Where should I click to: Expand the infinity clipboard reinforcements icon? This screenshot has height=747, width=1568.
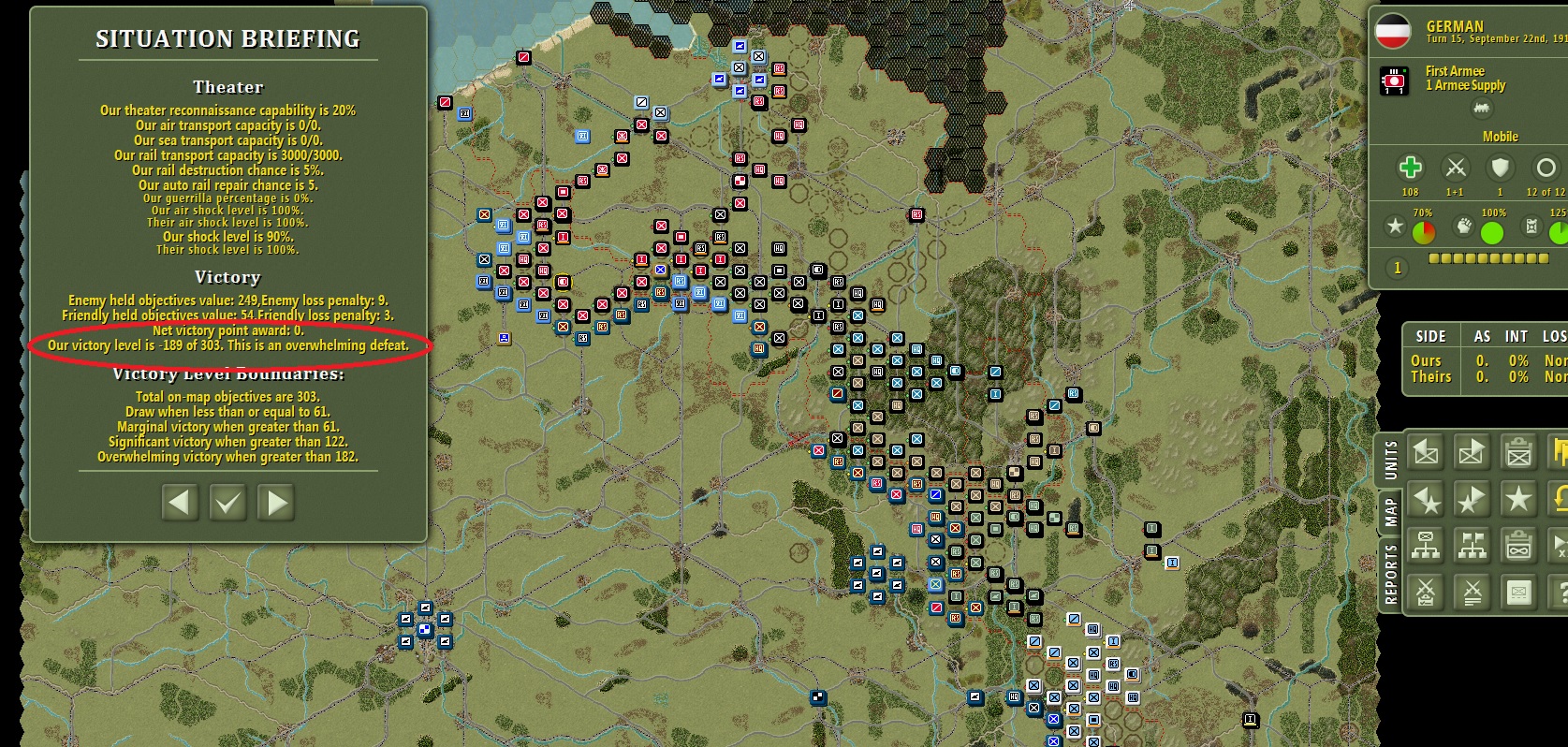pos(1519,546)
